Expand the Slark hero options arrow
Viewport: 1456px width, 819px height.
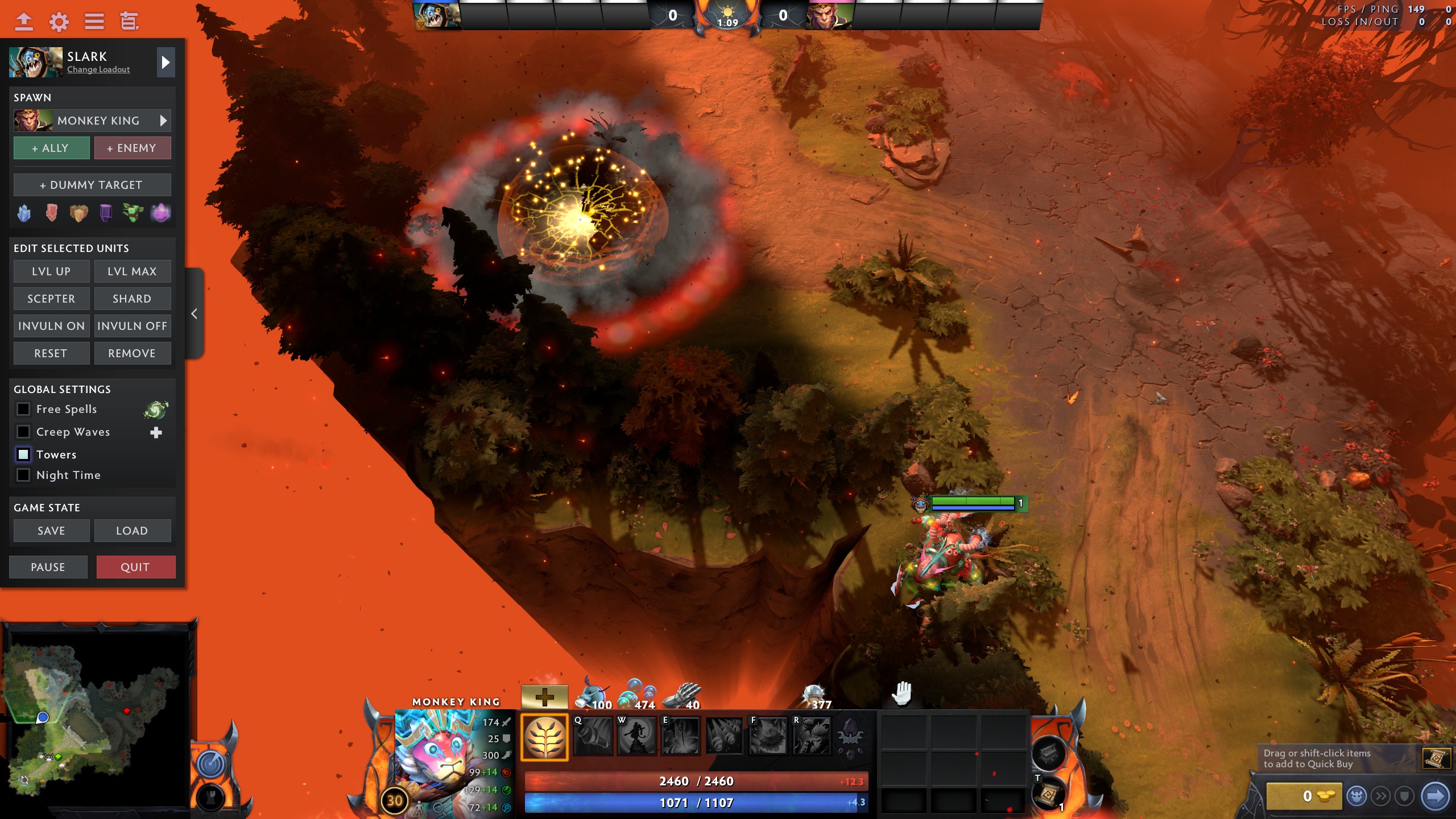tap(166, 63)
